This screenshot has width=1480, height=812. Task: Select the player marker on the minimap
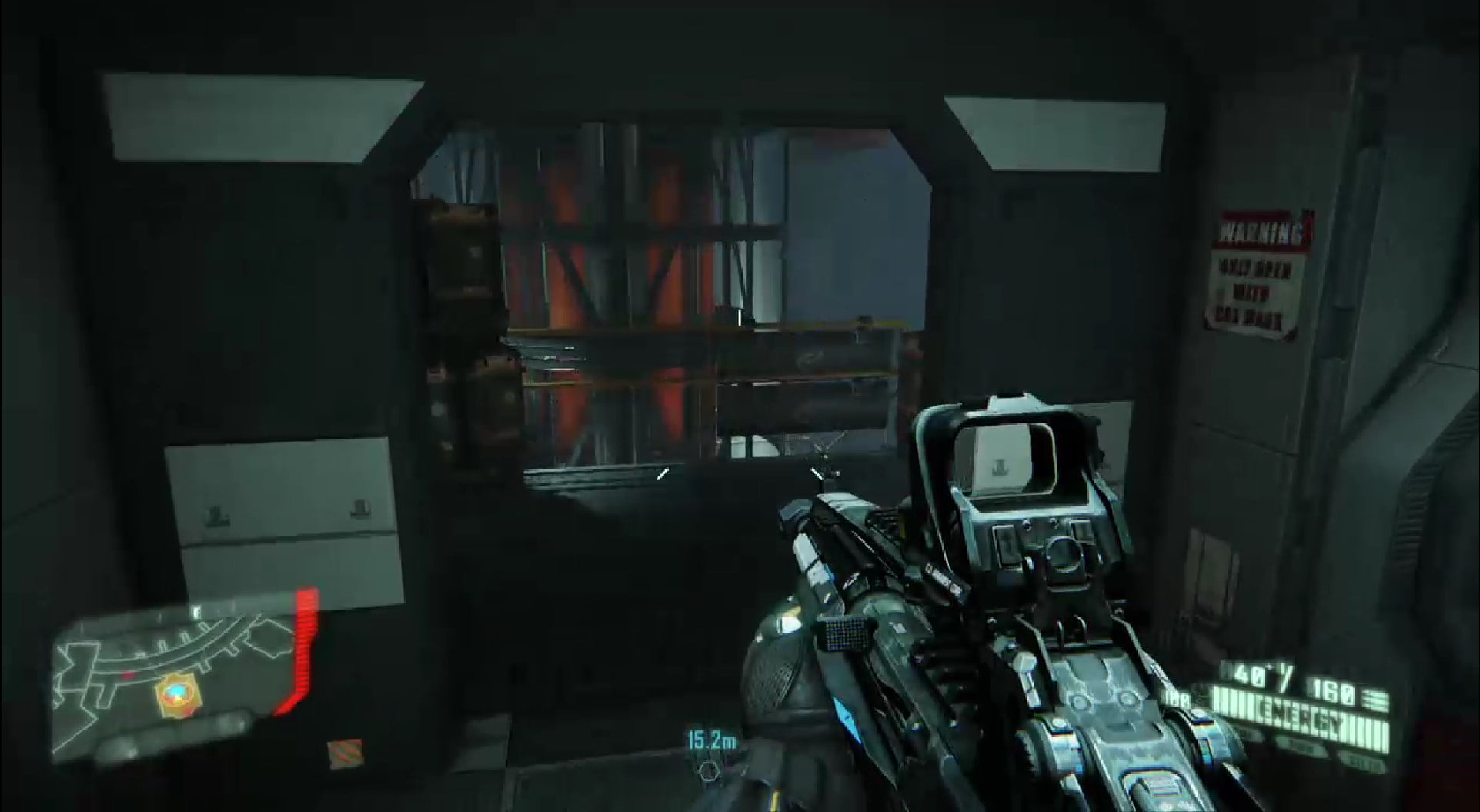click(178, 691)
